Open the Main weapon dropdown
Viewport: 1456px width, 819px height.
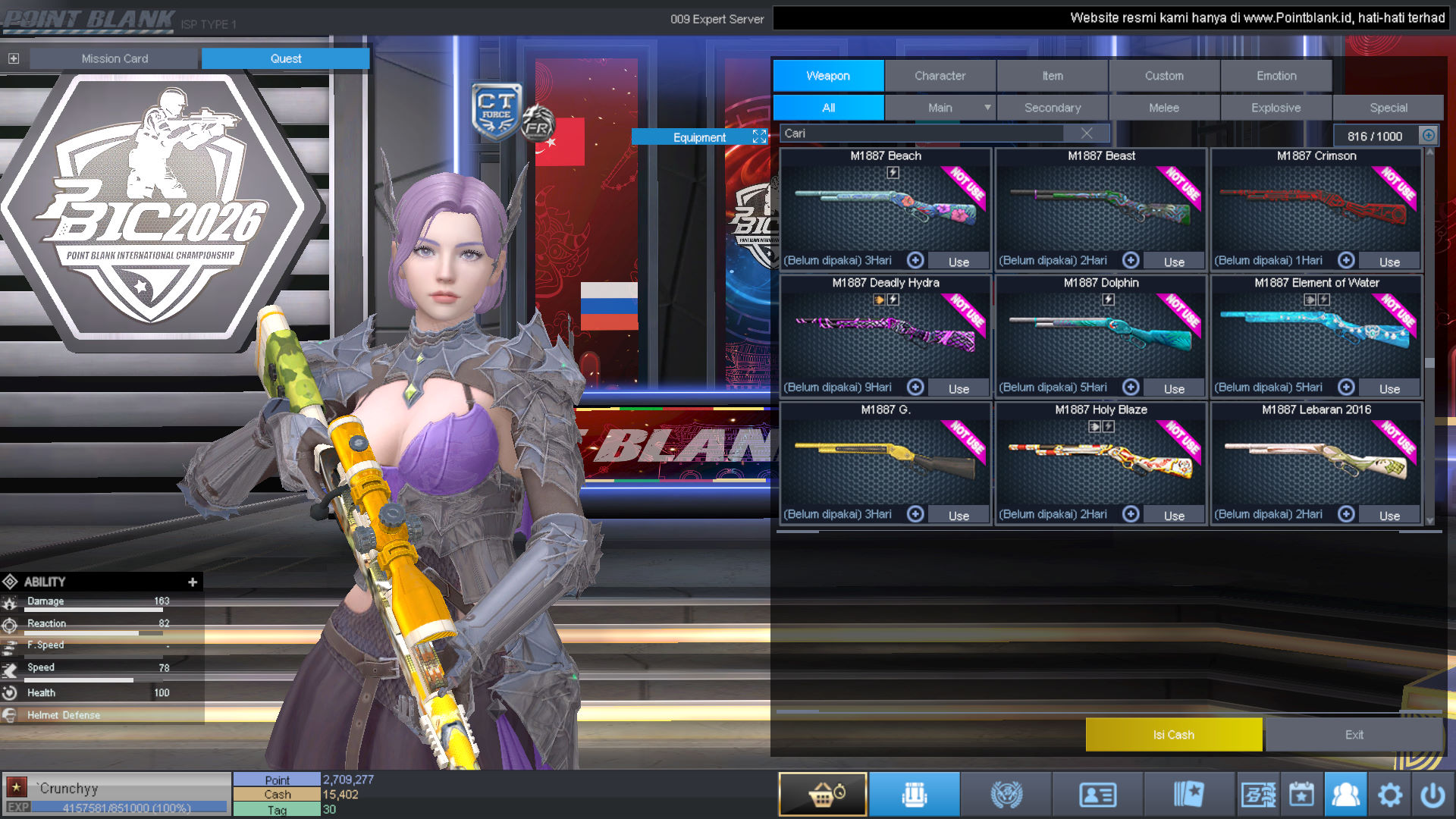tap(987, 108)
